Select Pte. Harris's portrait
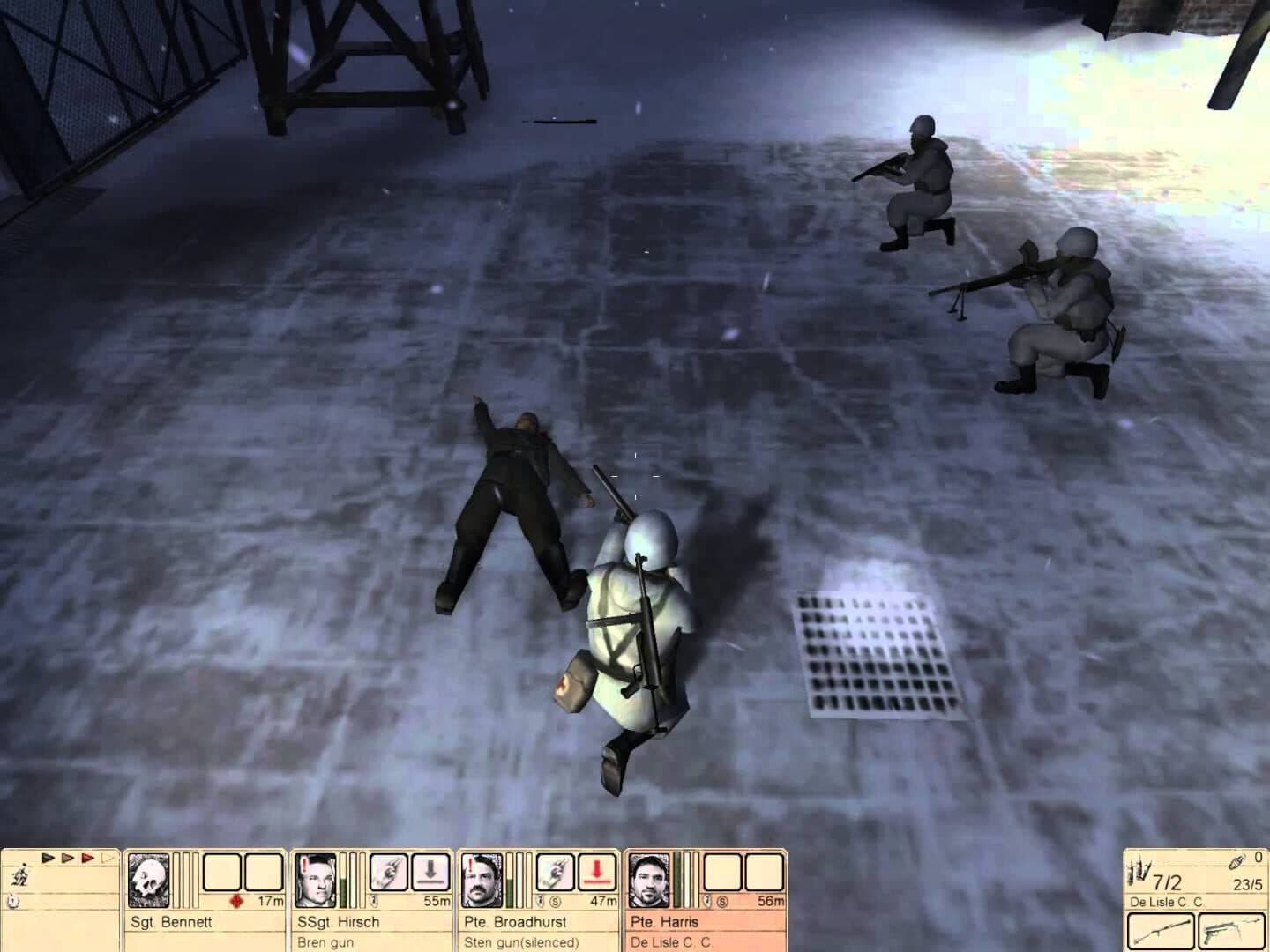 coord(650,881)
